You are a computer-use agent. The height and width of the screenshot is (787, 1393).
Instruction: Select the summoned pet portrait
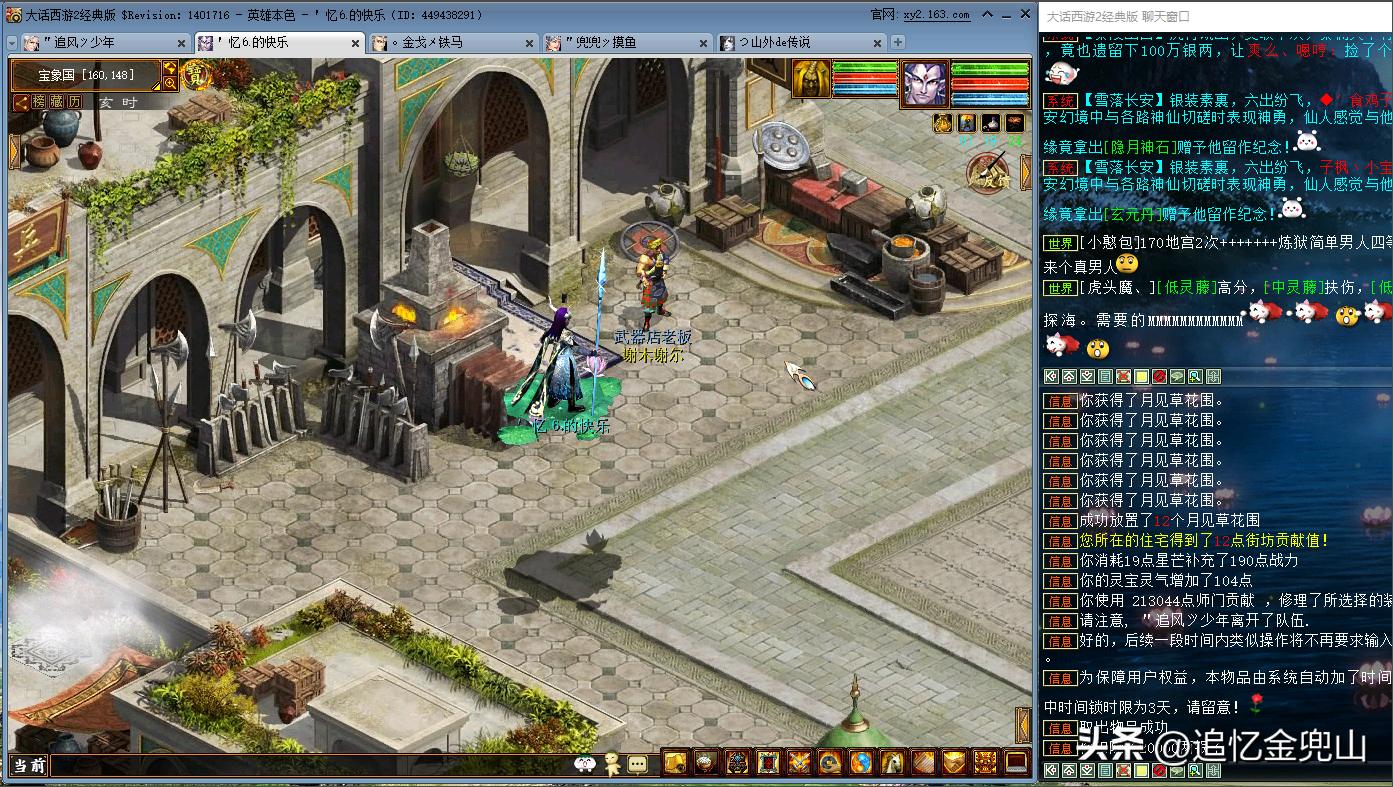tap(812, 79)
